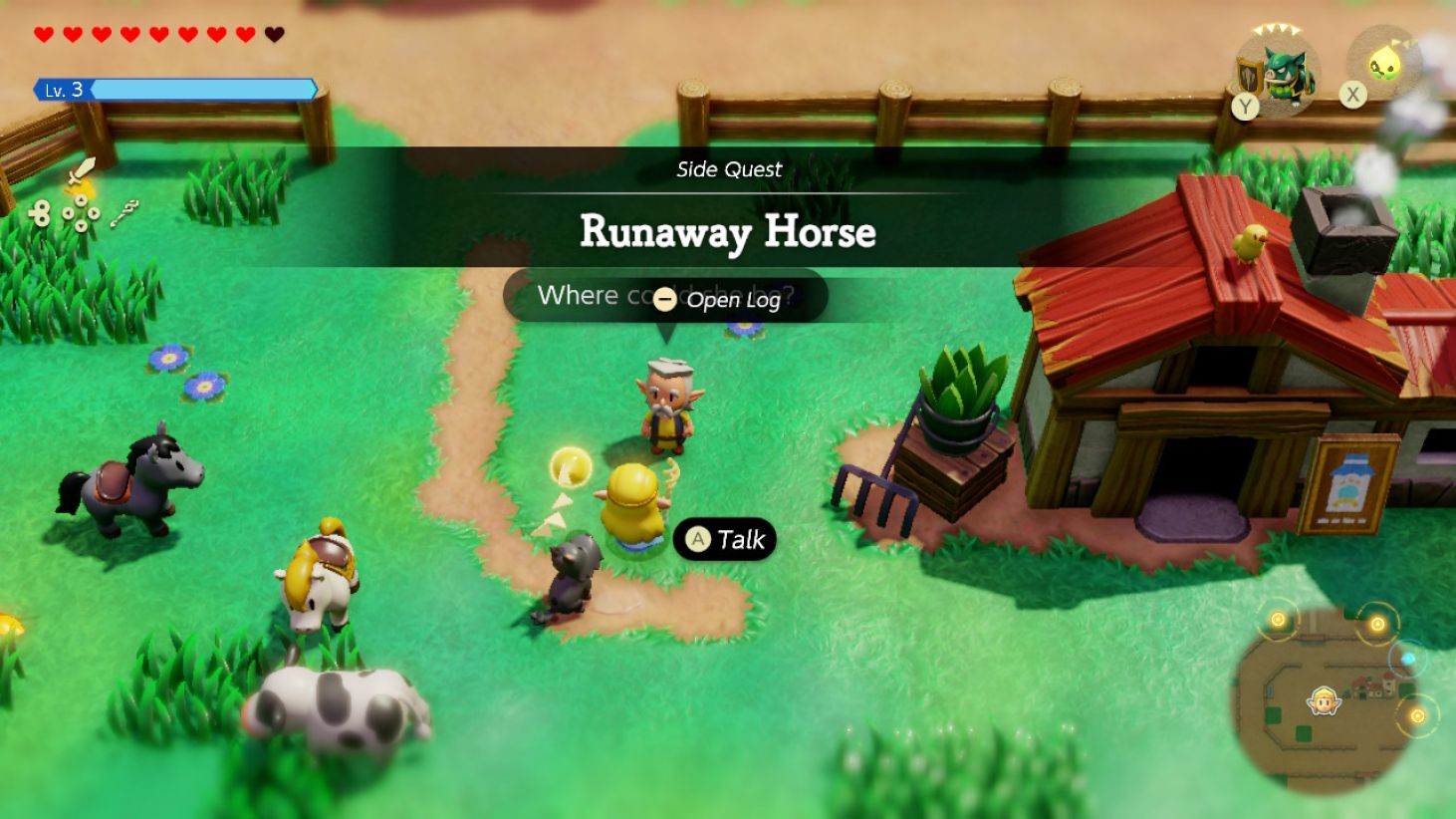
Task: Click the sword icon below the hearts display
Action: (83, 171)
